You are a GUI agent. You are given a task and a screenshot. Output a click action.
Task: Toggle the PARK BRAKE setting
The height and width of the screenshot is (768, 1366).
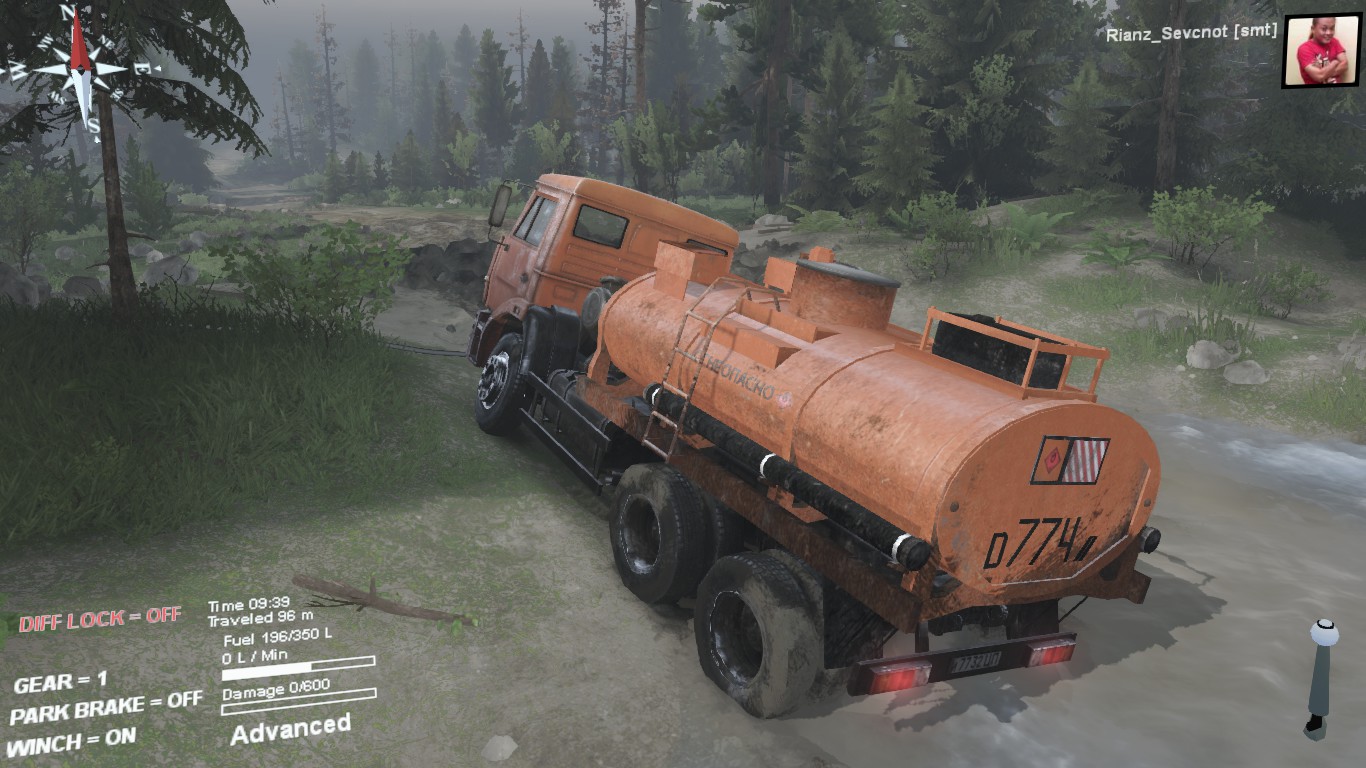click(106, 708)
